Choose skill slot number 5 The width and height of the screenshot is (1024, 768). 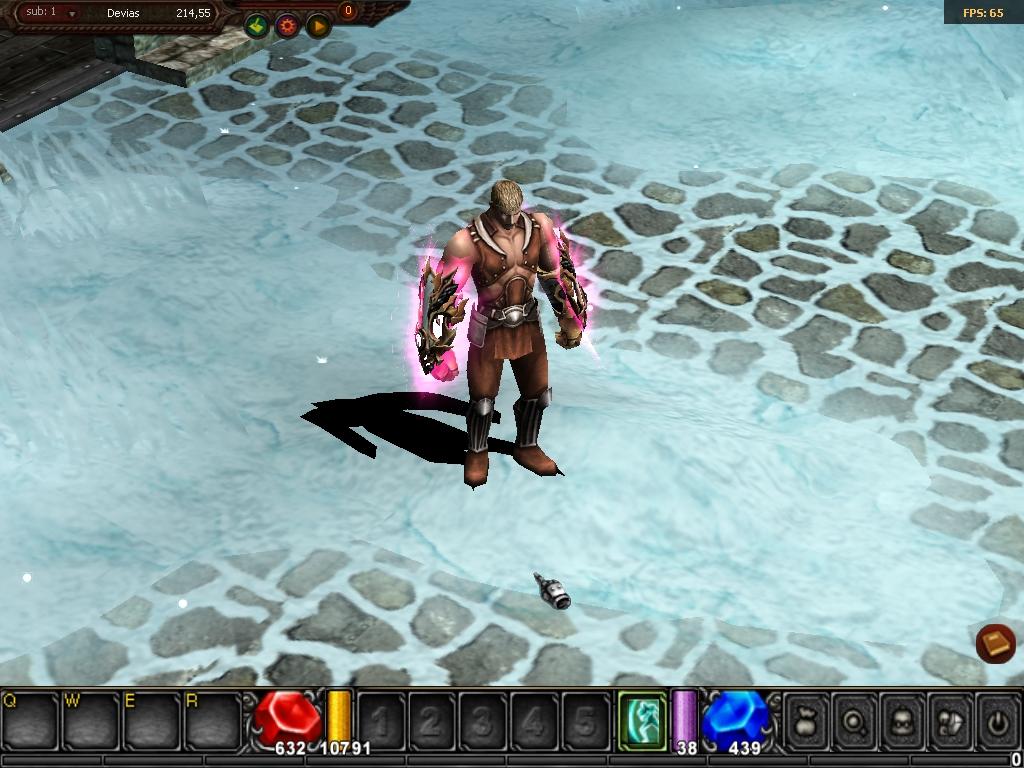[585, 720]
